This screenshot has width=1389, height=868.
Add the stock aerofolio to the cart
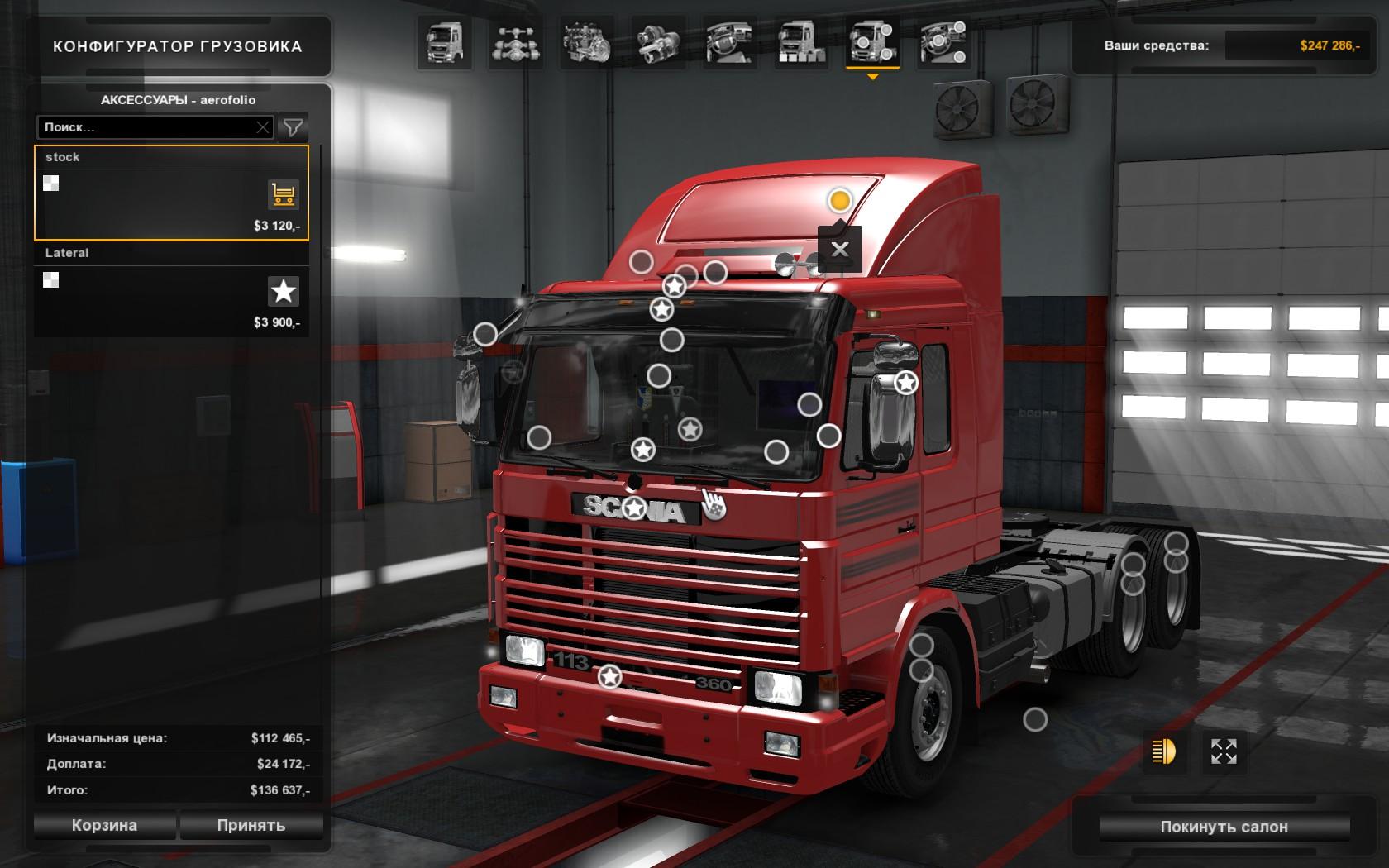(283, 195)
